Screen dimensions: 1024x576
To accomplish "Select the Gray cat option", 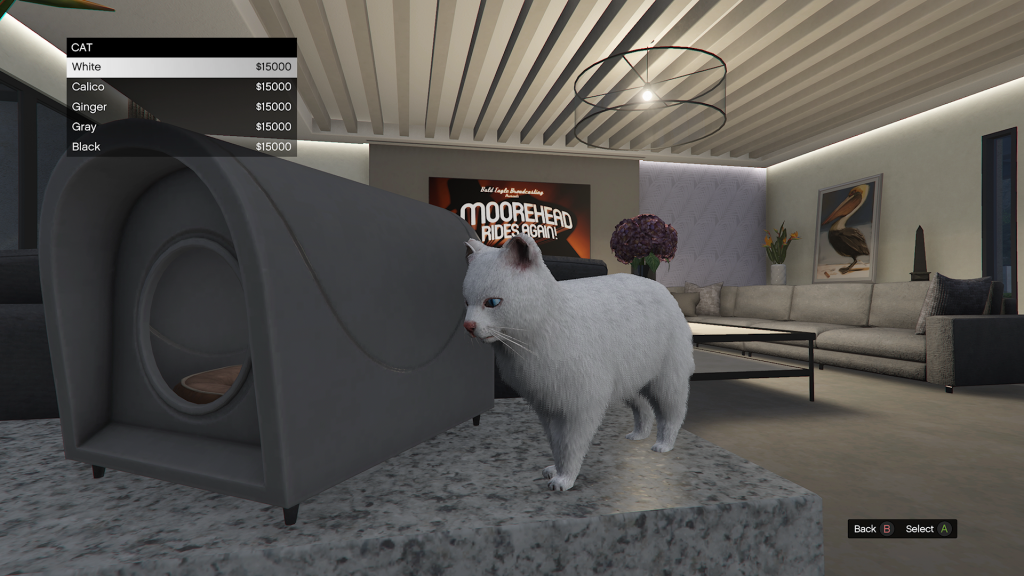I will (181, 127).
